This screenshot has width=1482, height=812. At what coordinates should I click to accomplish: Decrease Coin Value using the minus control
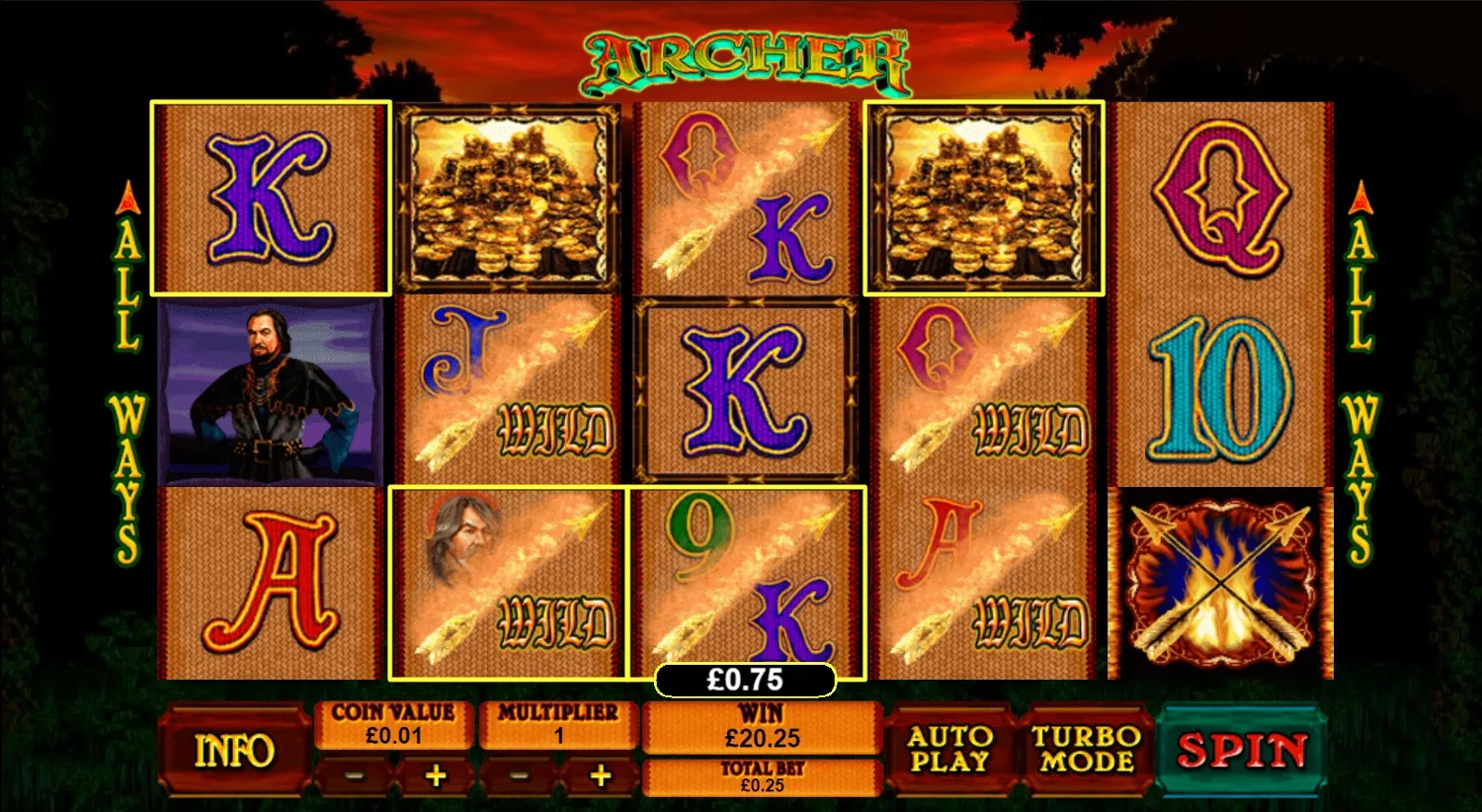(x=356, y=775)
